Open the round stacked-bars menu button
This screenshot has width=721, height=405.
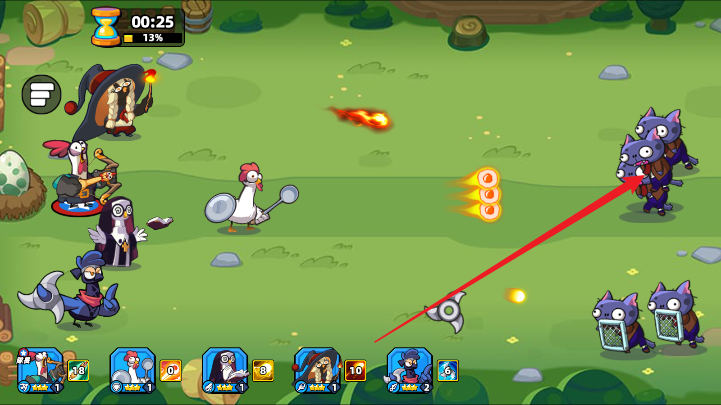pos(41,94)
